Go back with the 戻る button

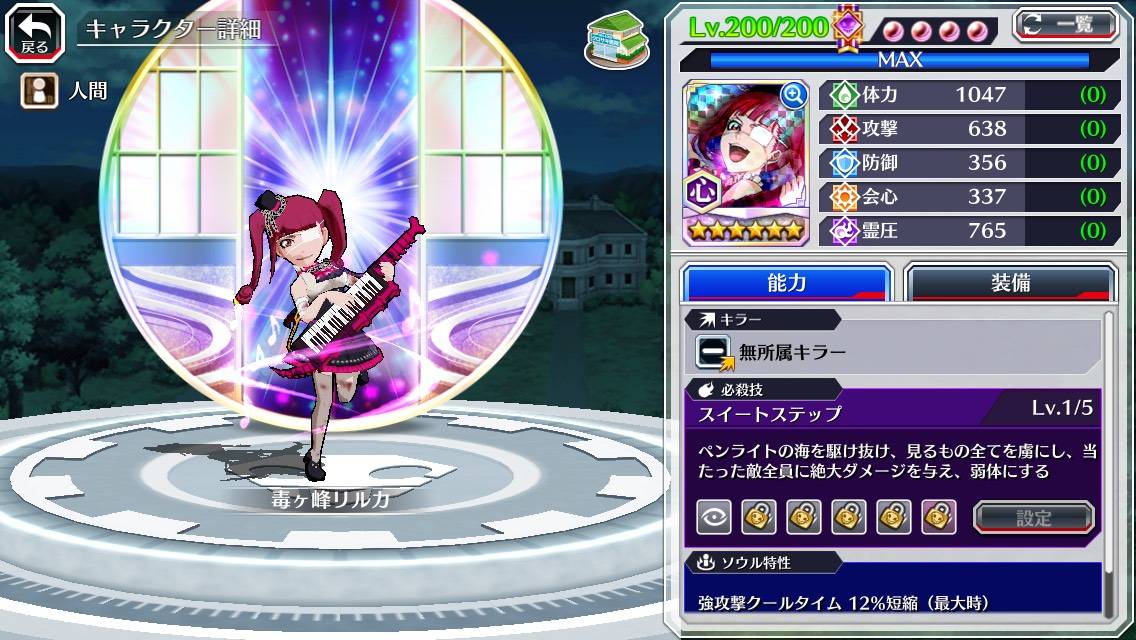click(x=34, y=31)
